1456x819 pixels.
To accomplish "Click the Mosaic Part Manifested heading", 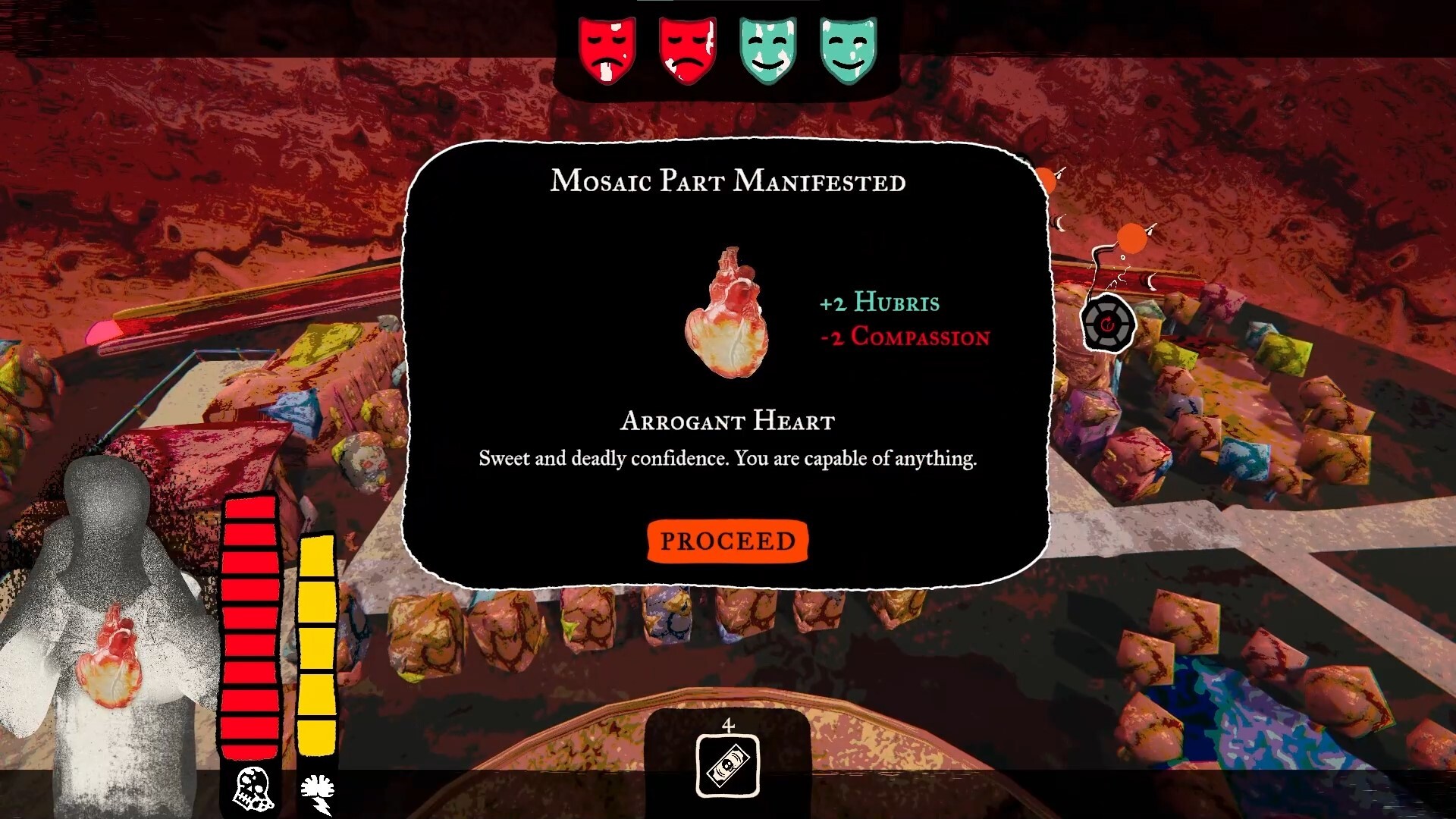I will point(727,182).
